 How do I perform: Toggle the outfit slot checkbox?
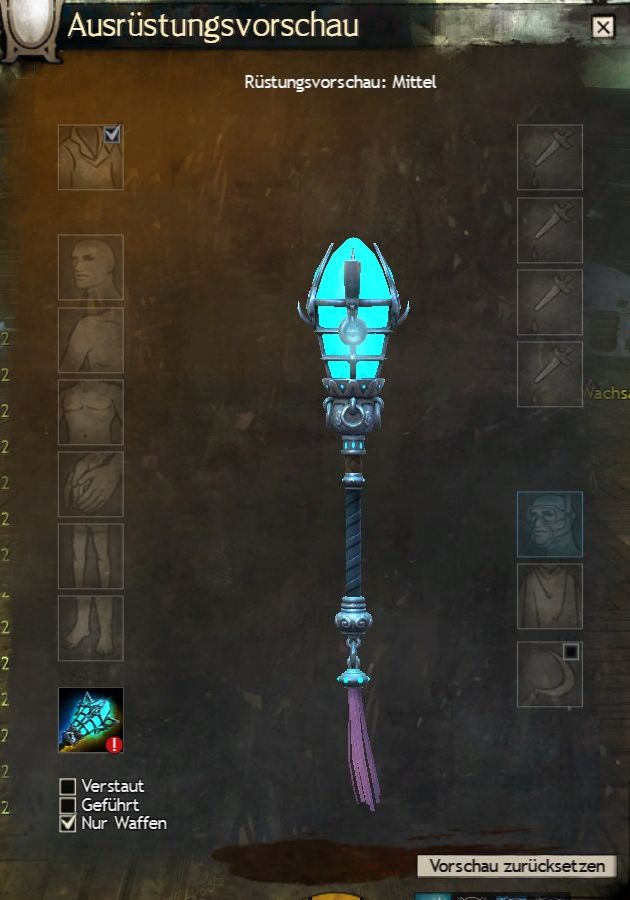pos(112,133)
